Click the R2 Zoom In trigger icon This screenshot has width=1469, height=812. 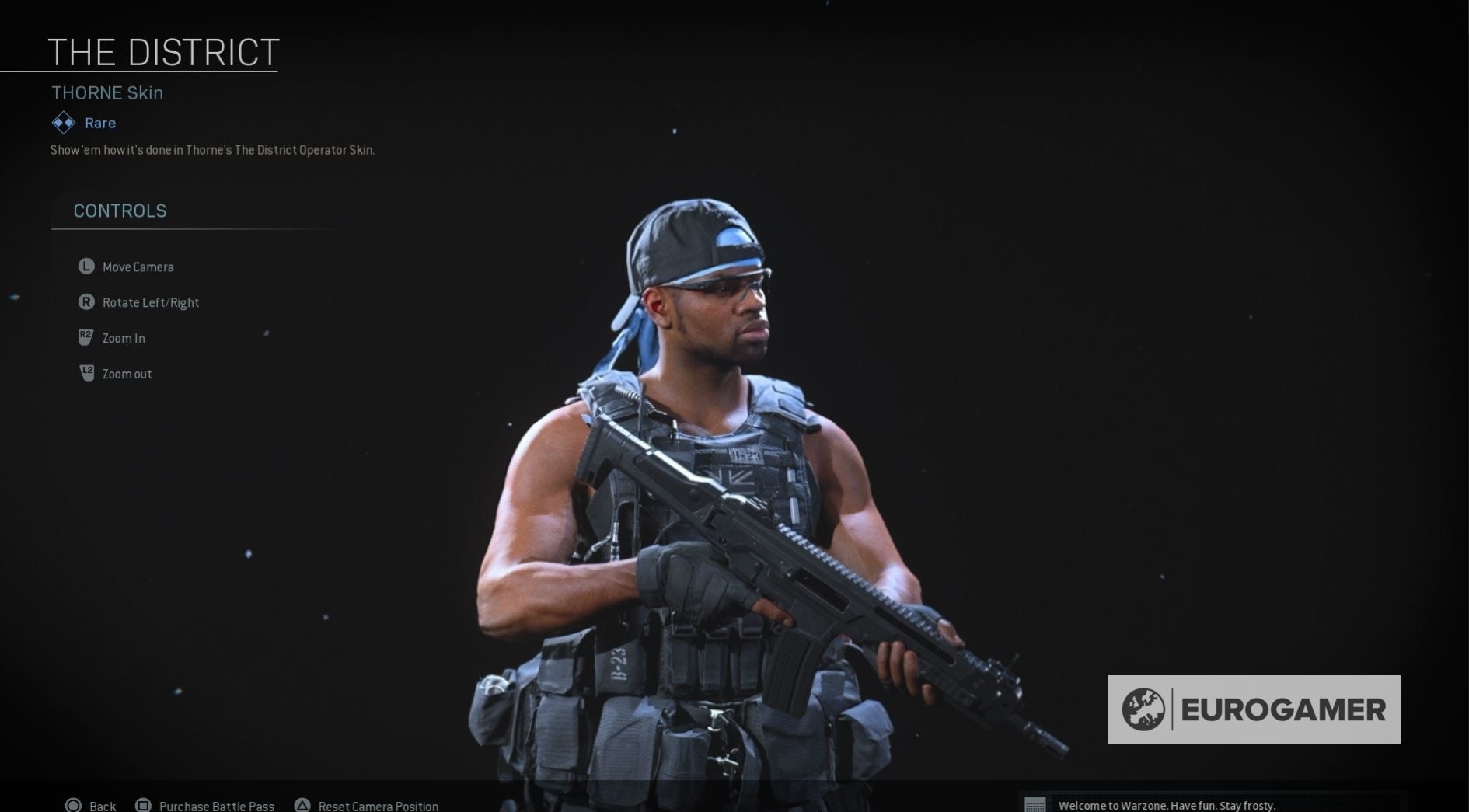pyautogui.click(x=85, y=337)
